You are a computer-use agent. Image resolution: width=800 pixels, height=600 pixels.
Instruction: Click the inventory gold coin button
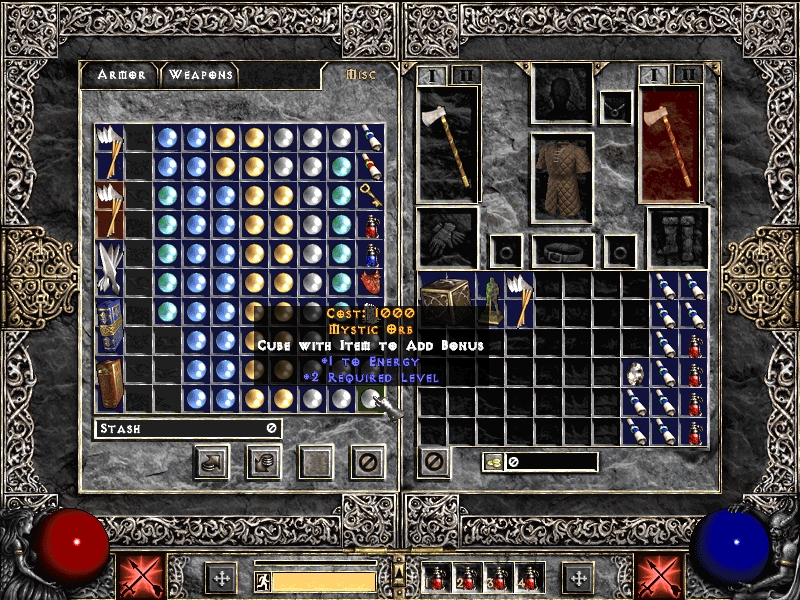point(493,462)
